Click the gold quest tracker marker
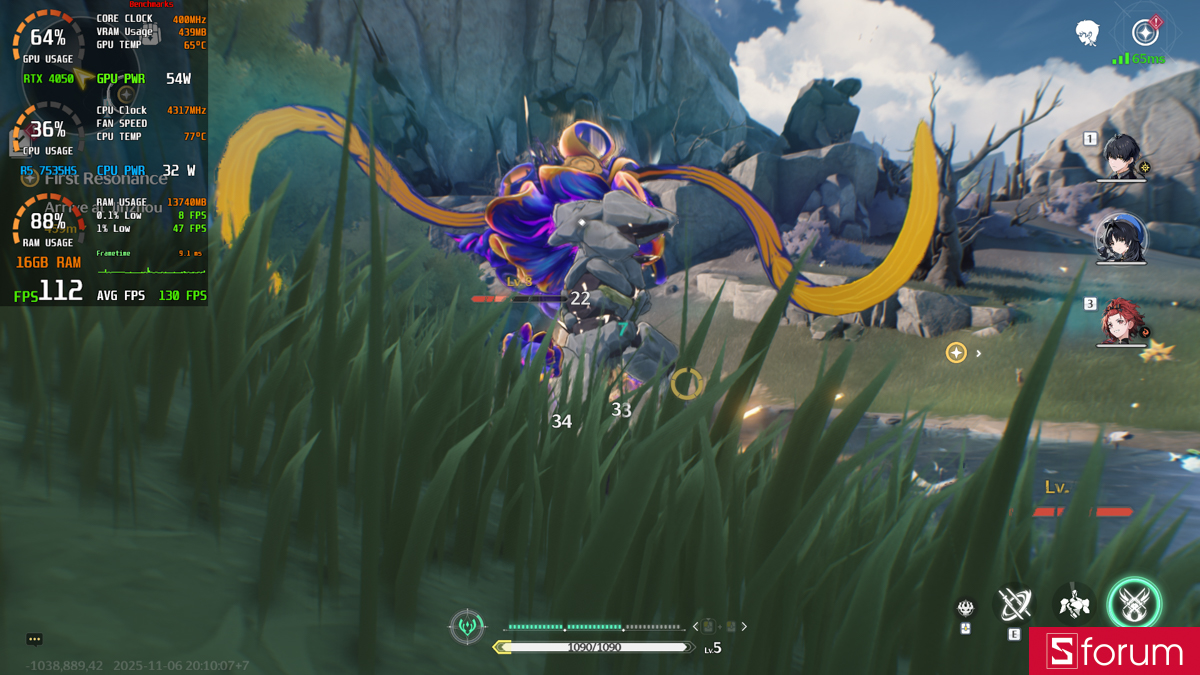 pos(956,352)
